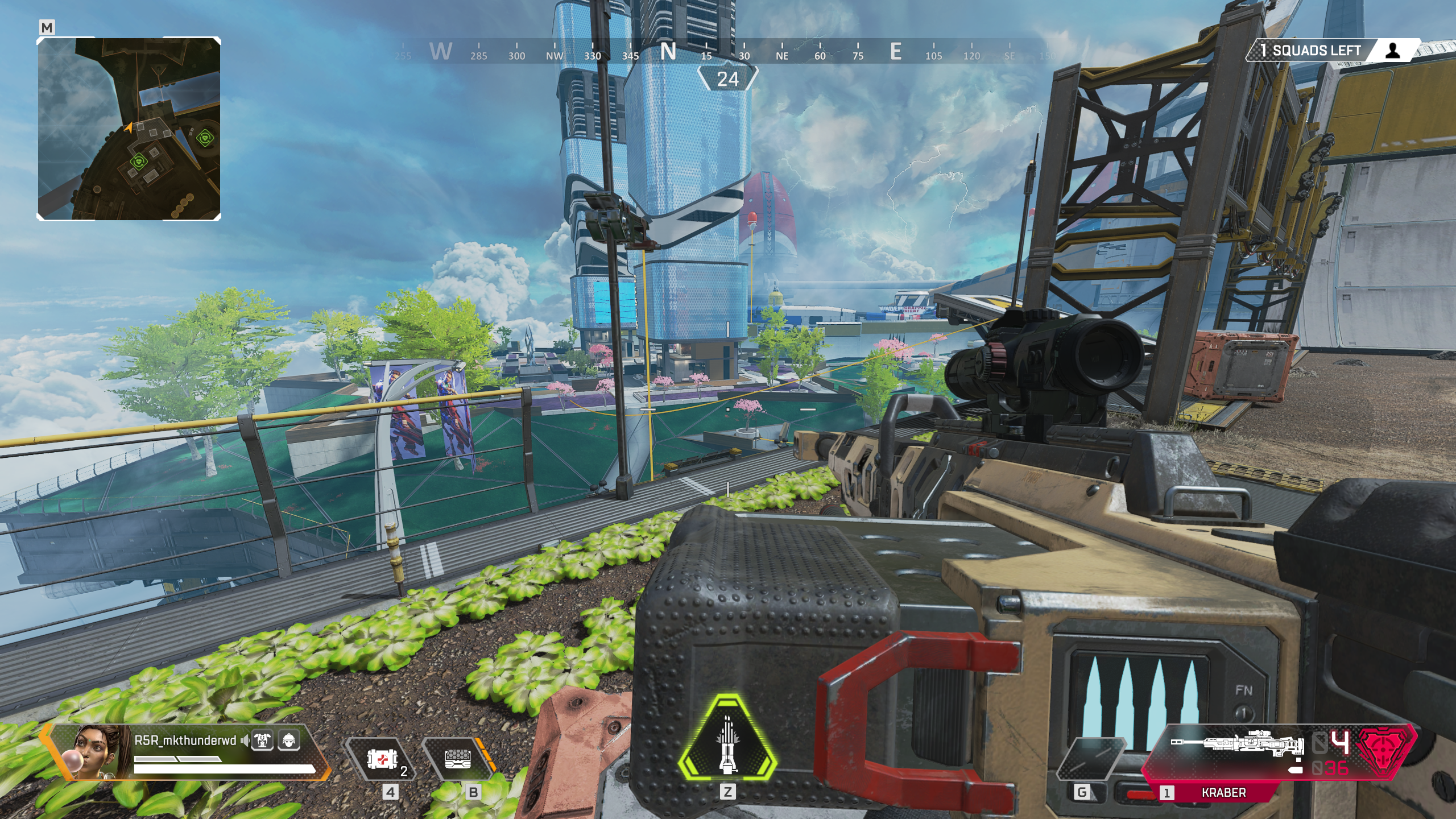Use the med kit healing item
Image resolution: width=1456 pixels, height=819 pixels.
click(380, 759)
